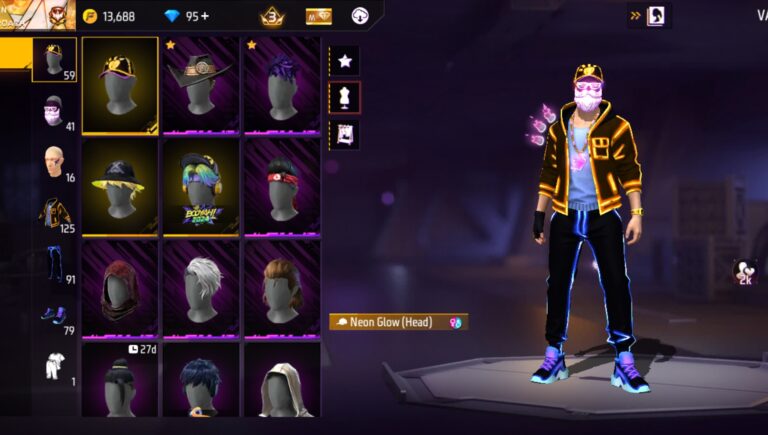Open the blue pants category tab

(x=54, y=265)
